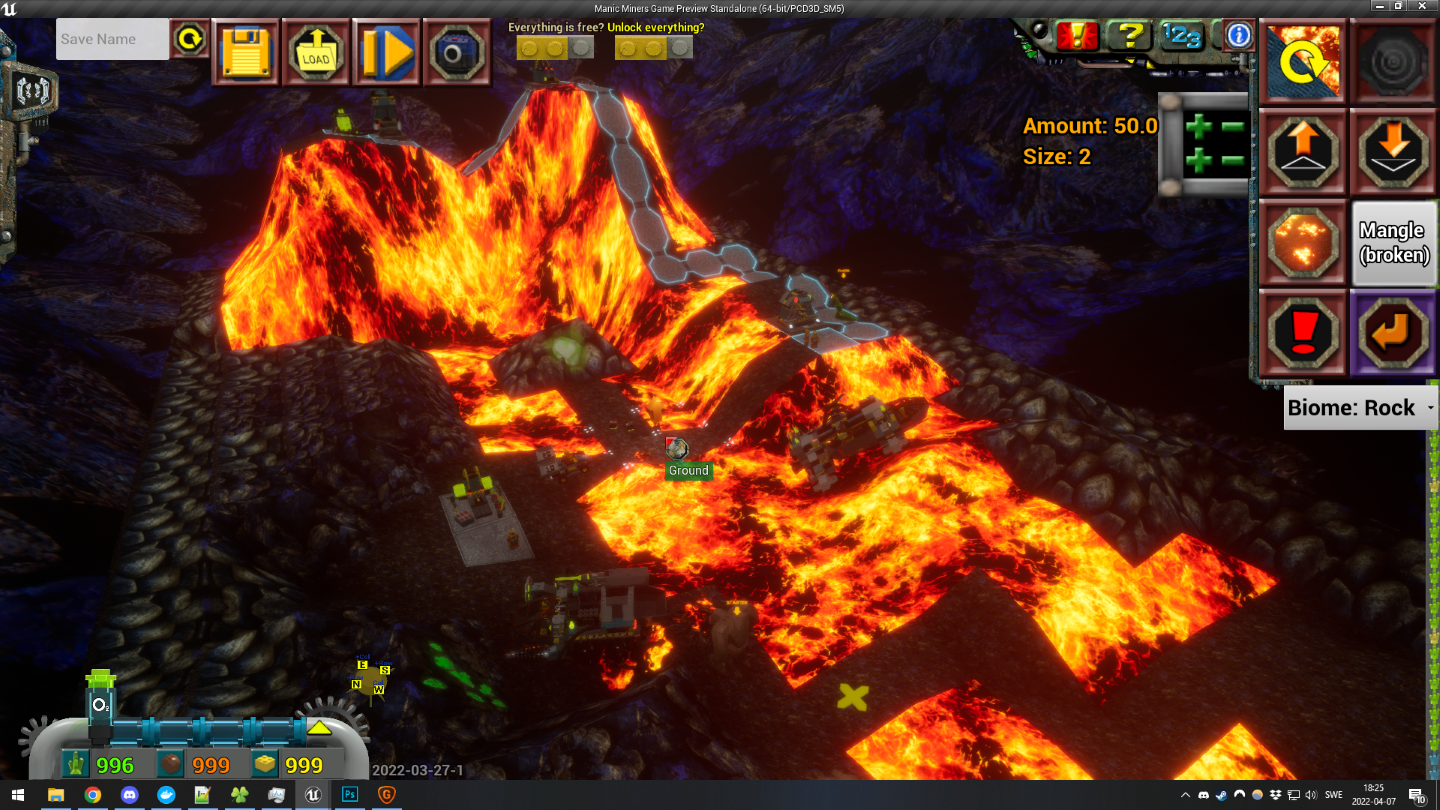Image resolution: width=1440 pixels, height=810 pixels.
Task: Open the yellow question mark help
Action: 1130,37
